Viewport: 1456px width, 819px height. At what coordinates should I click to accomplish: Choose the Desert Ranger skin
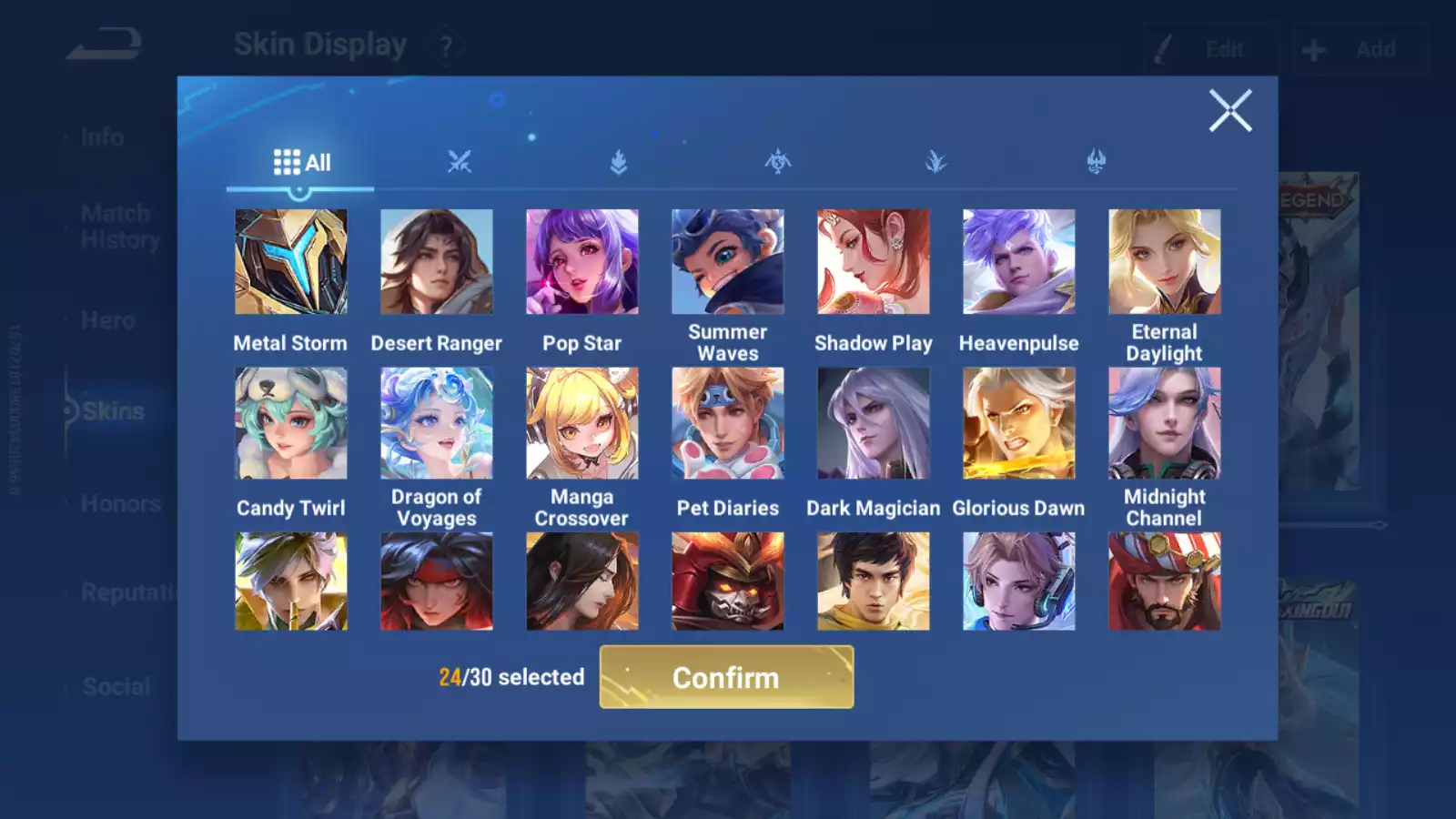437,262
